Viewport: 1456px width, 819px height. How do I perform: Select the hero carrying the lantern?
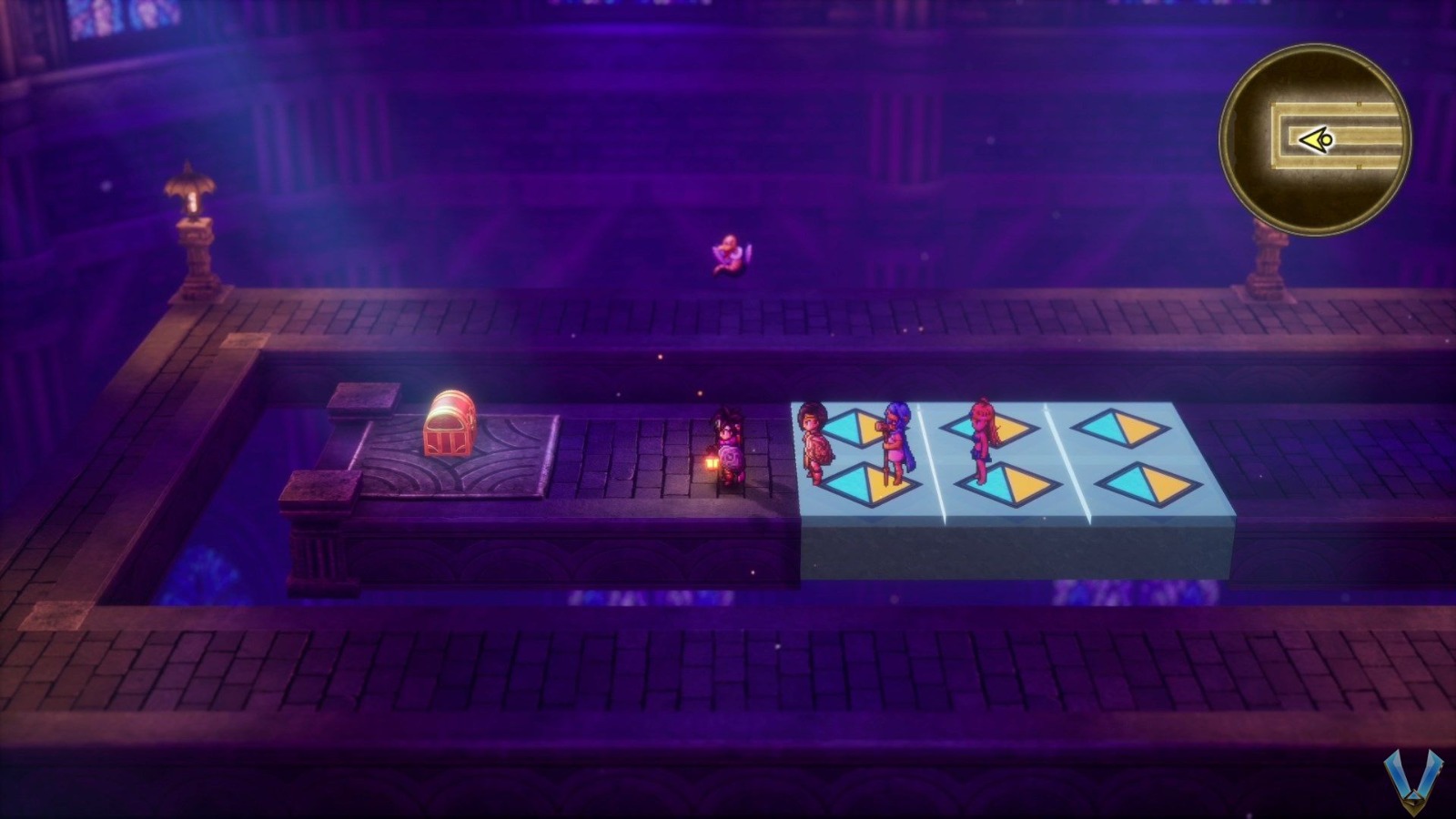pyautogui.click(x=728, y=446)
